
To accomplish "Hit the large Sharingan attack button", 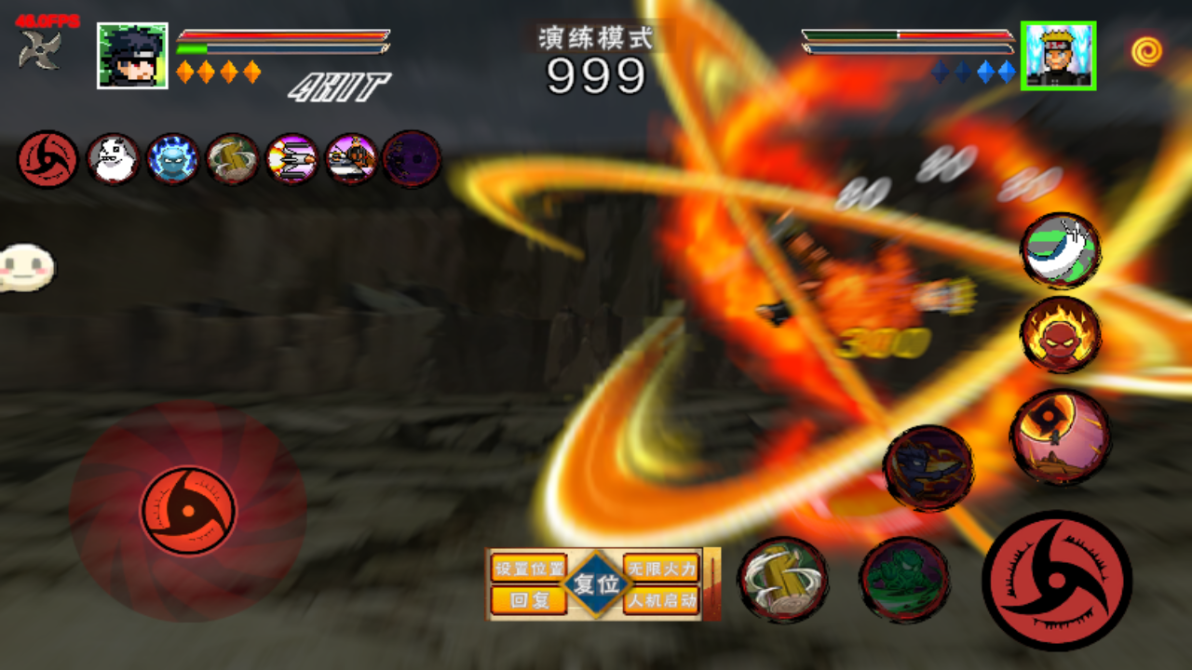I will tap(1057, 581).
